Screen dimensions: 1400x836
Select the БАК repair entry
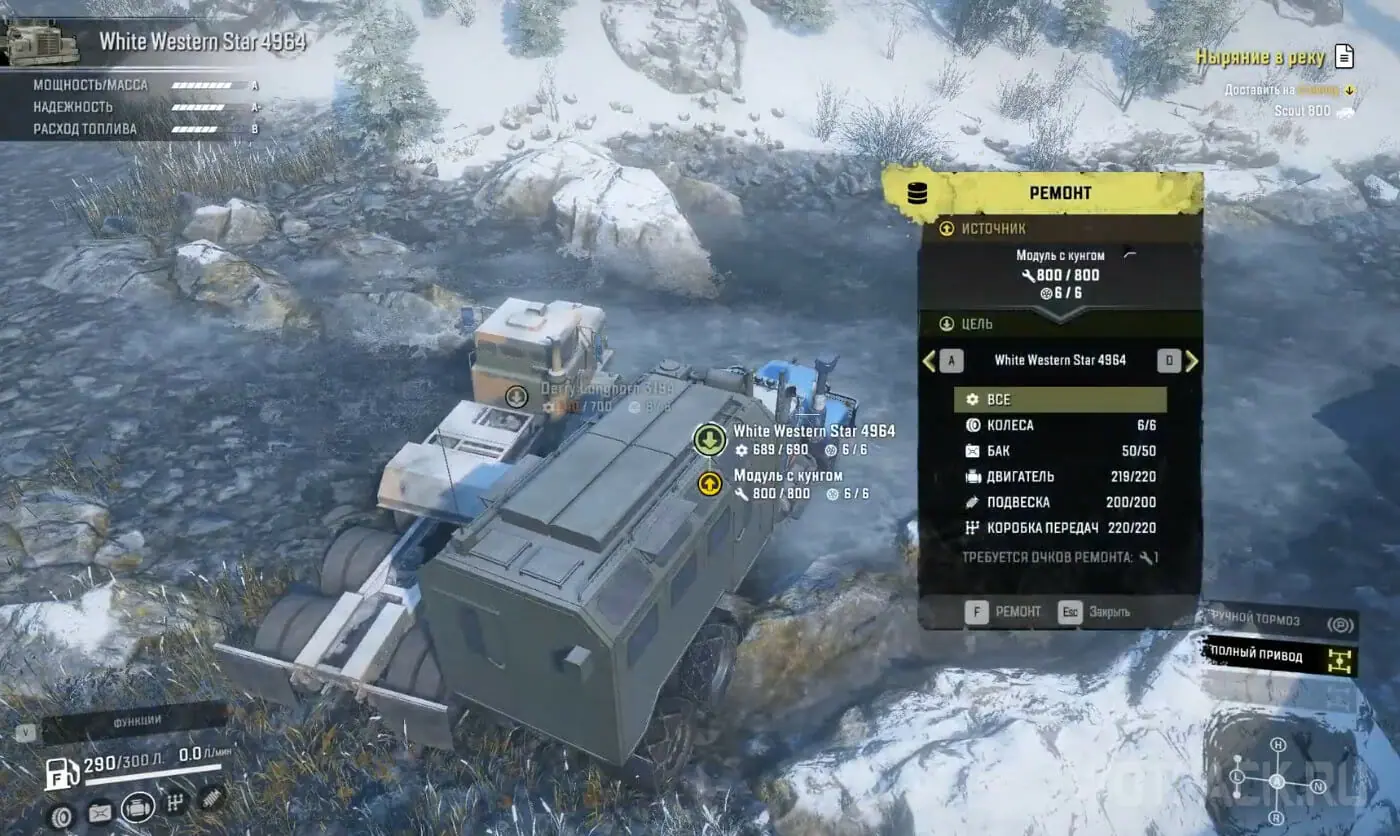(x=1060, y=451)
